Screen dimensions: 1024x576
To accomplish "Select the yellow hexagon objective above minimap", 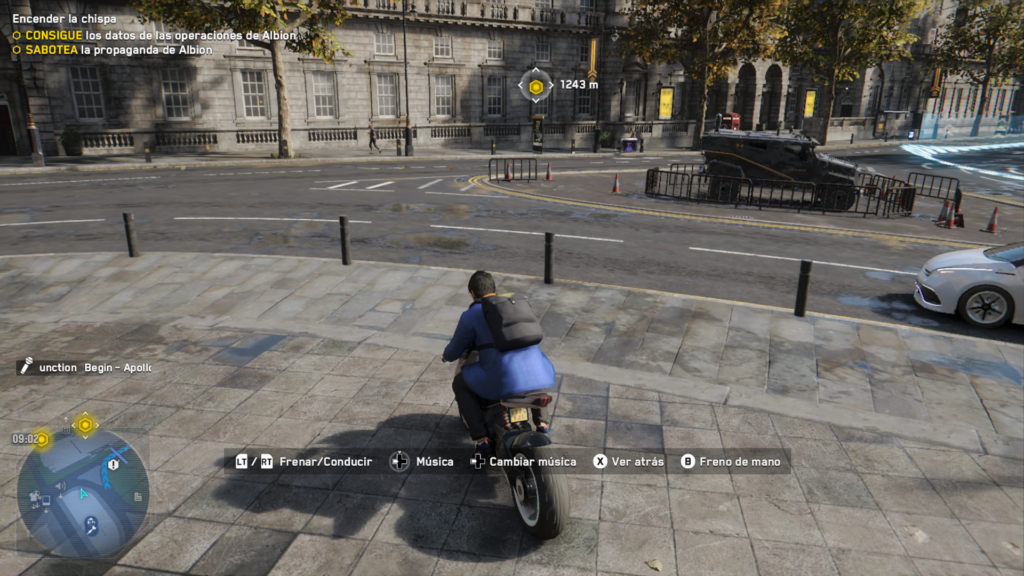I will pyautogui.click(x=85, y=425).
